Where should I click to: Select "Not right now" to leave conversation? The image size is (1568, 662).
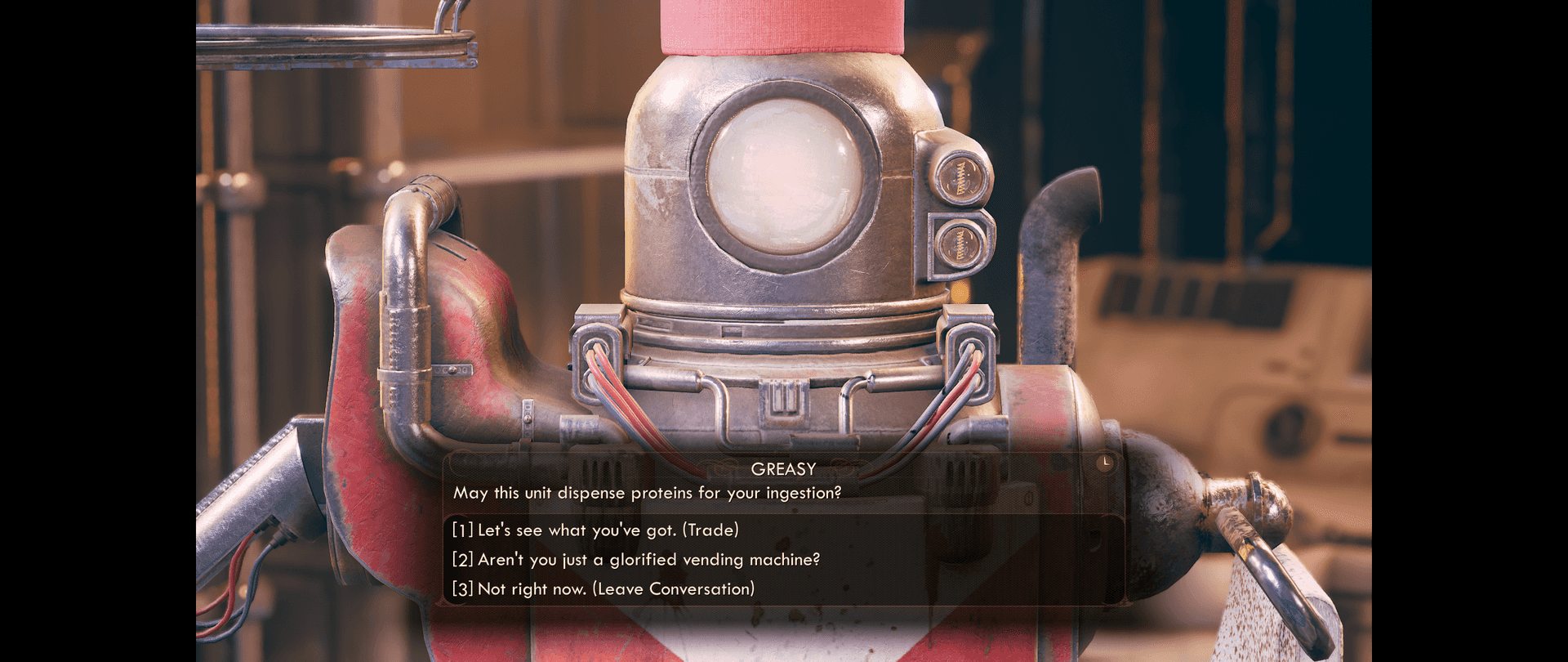[x=603, y=589]
